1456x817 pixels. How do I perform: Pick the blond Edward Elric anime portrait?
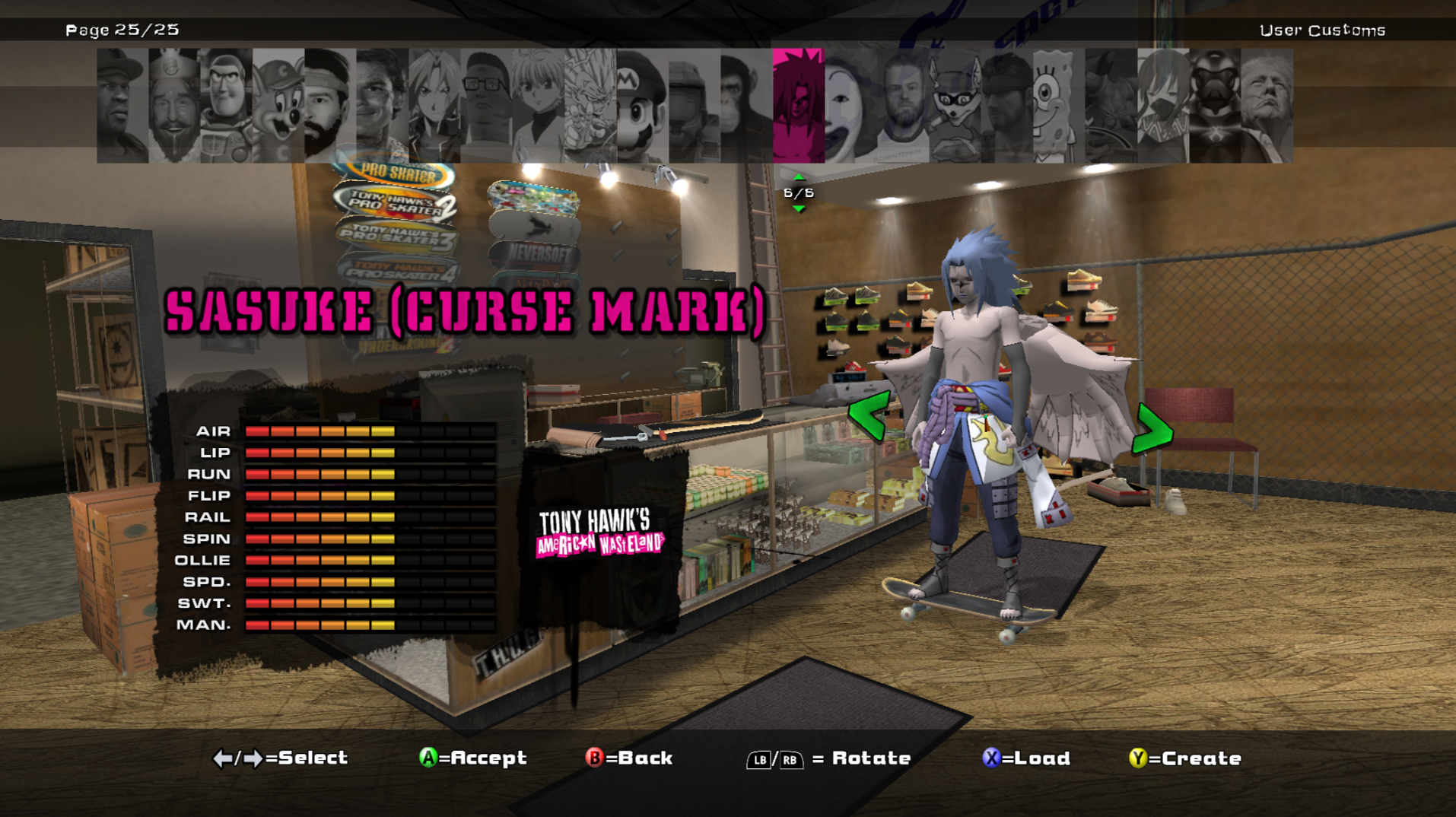pos(434,105)
